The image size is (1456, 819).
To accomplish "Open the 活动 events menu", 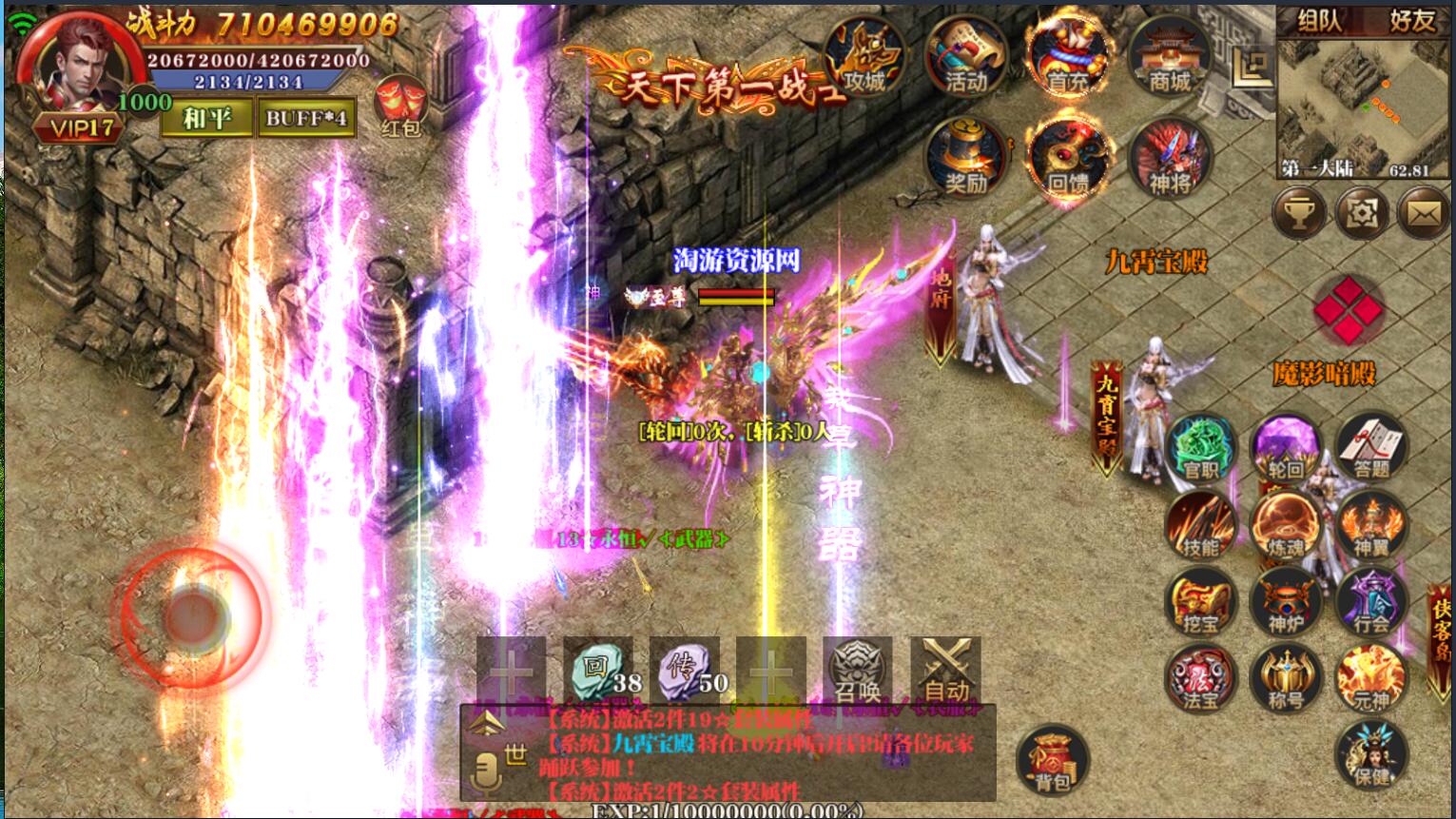I will [x=965, y=58].
